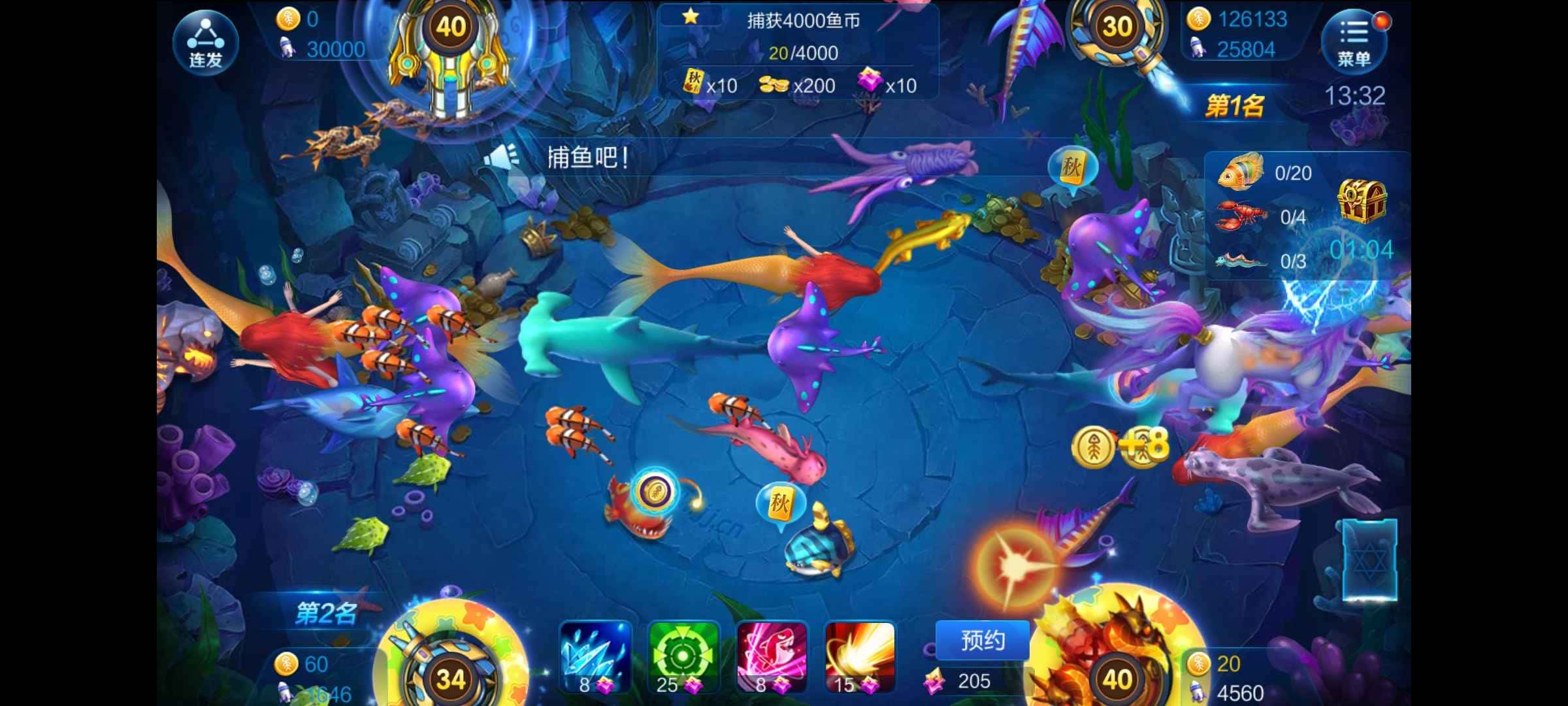
Task: Activate the ice crystal freeze skill
Action: click(593, 656)
